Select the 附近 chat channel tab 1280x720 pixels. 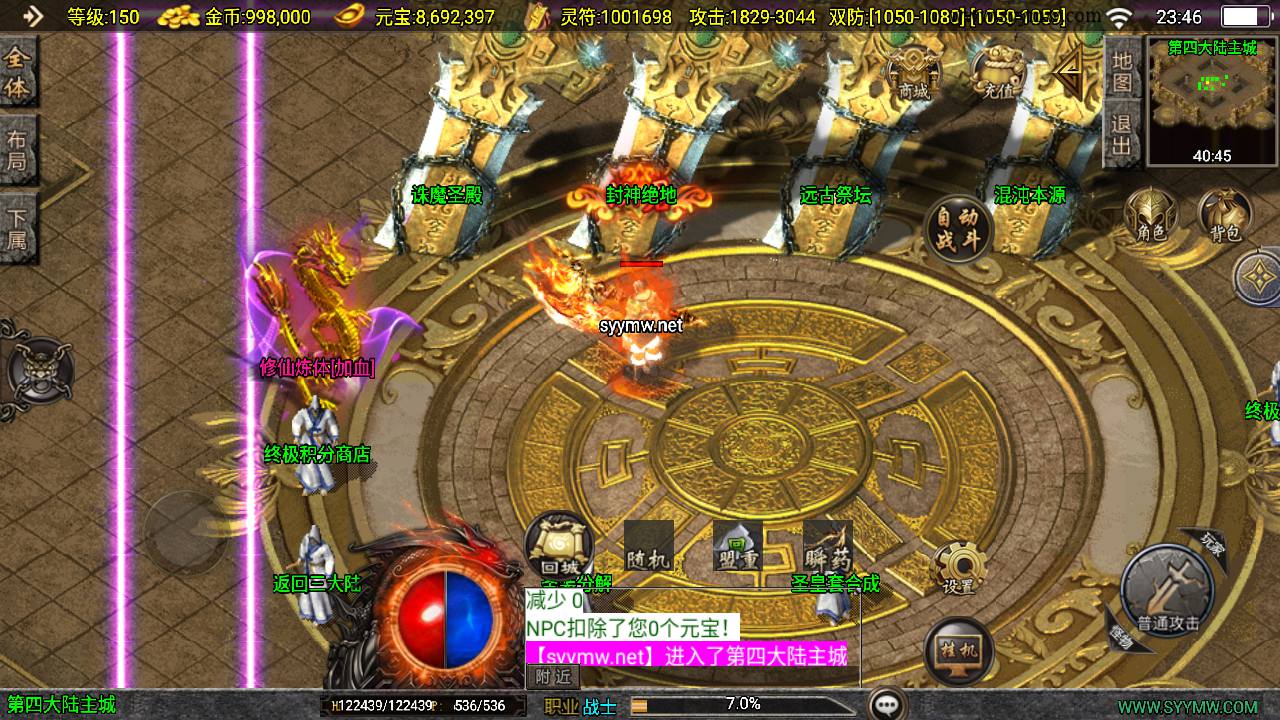pos(553,677)
